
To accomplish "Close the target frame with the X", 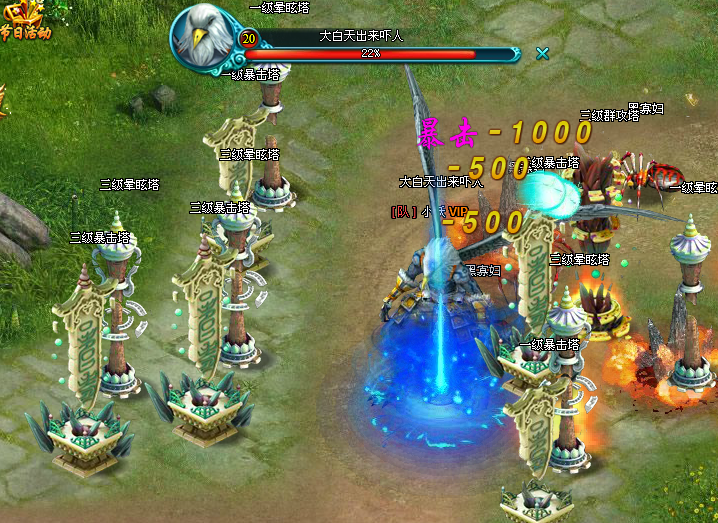I will pyautogui.click(x=542, y=53).
